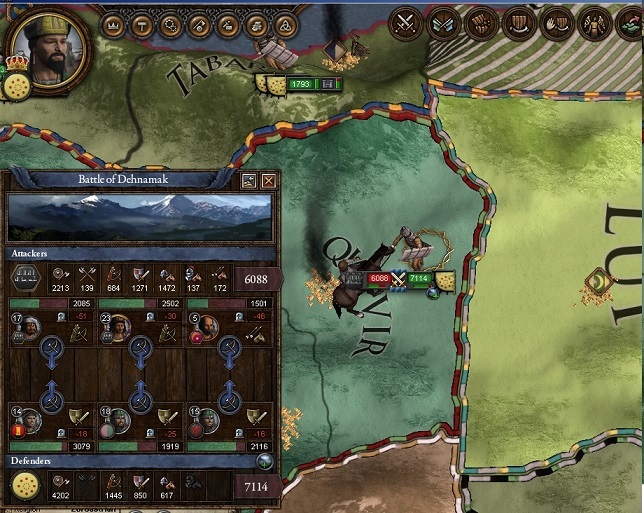The image size is (644, 513).
Task: Select the attacker right flank leader with badge 5
Action: coord(208,328)
